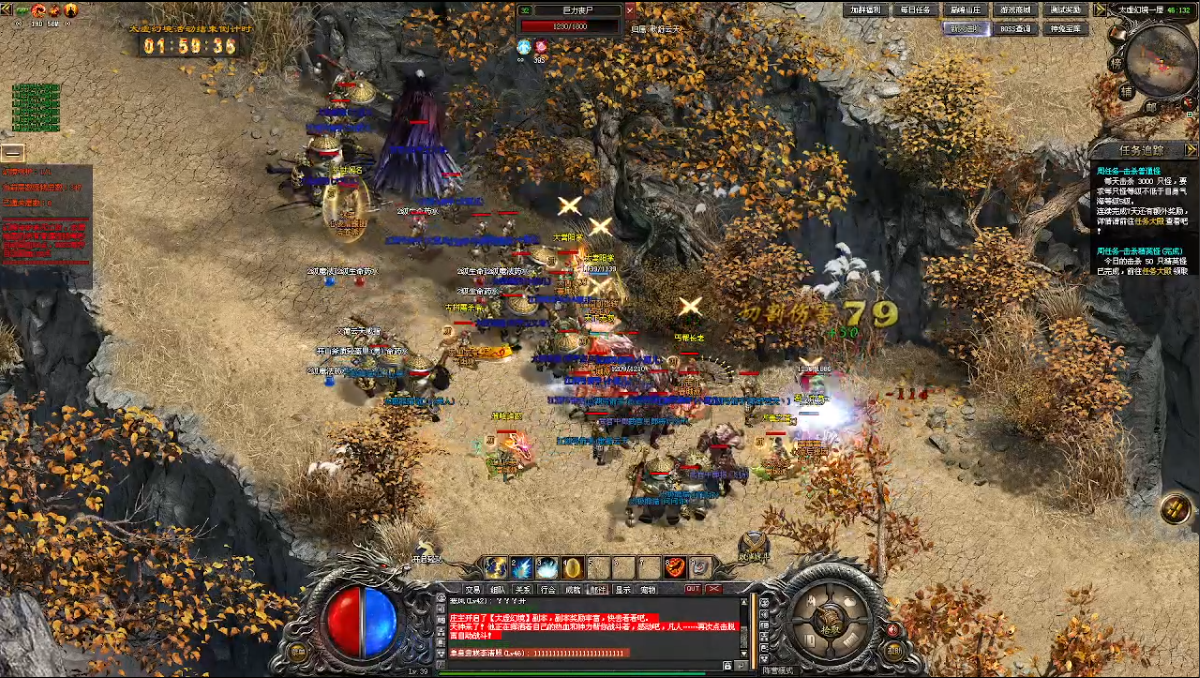
Task: Open the 神兔宝库 treasury button
Action: point(1066,29)
